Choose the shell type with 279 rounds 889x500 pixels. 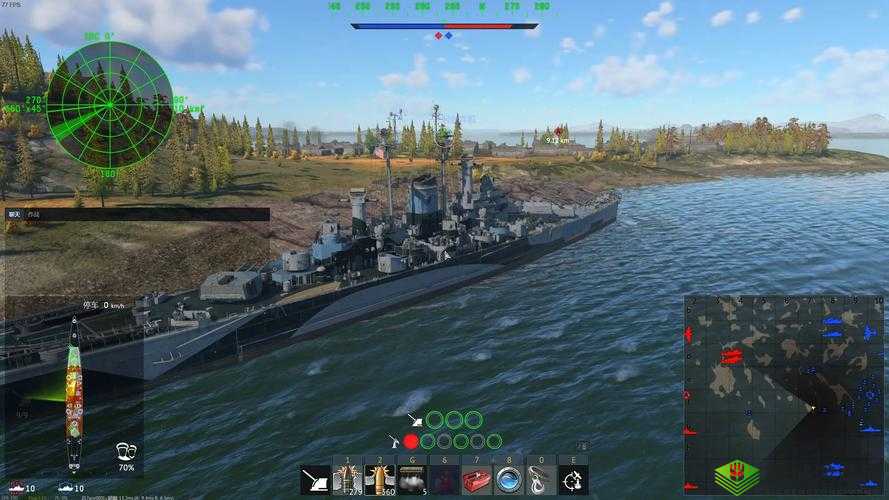point(349,481)
